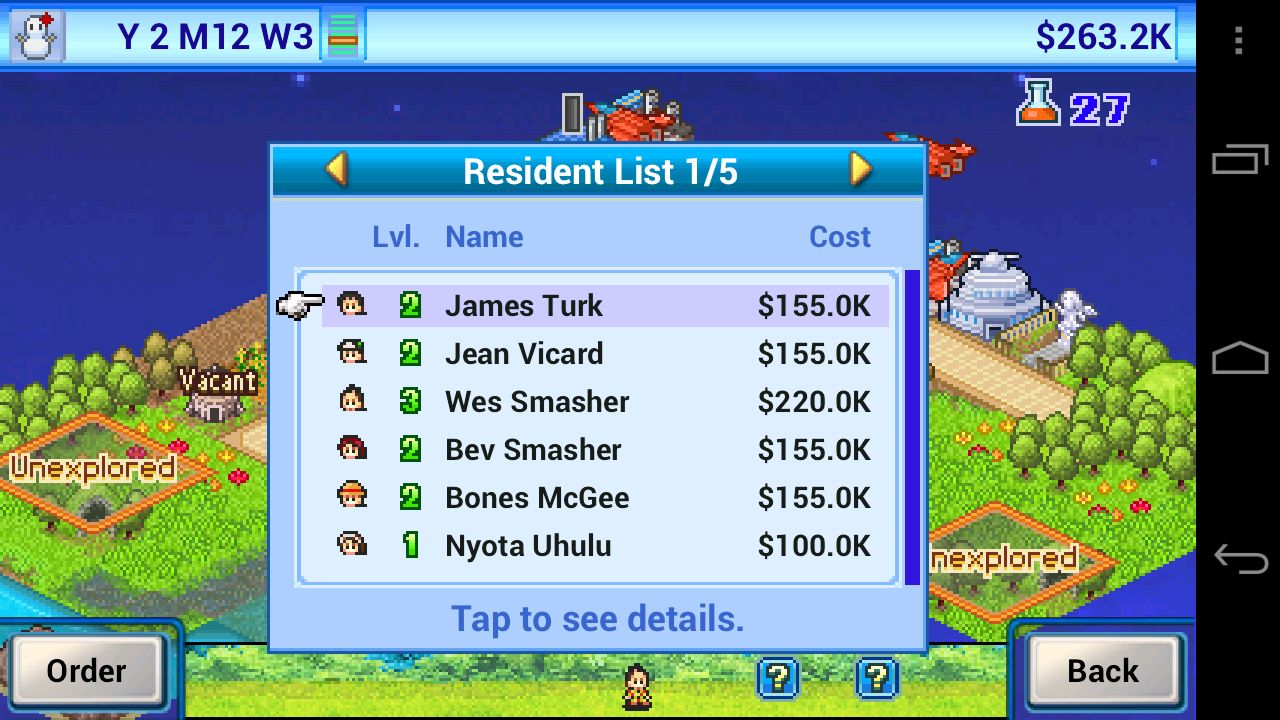
Task: Choose resident Jean Vicard
Action: tap(605, 354)
